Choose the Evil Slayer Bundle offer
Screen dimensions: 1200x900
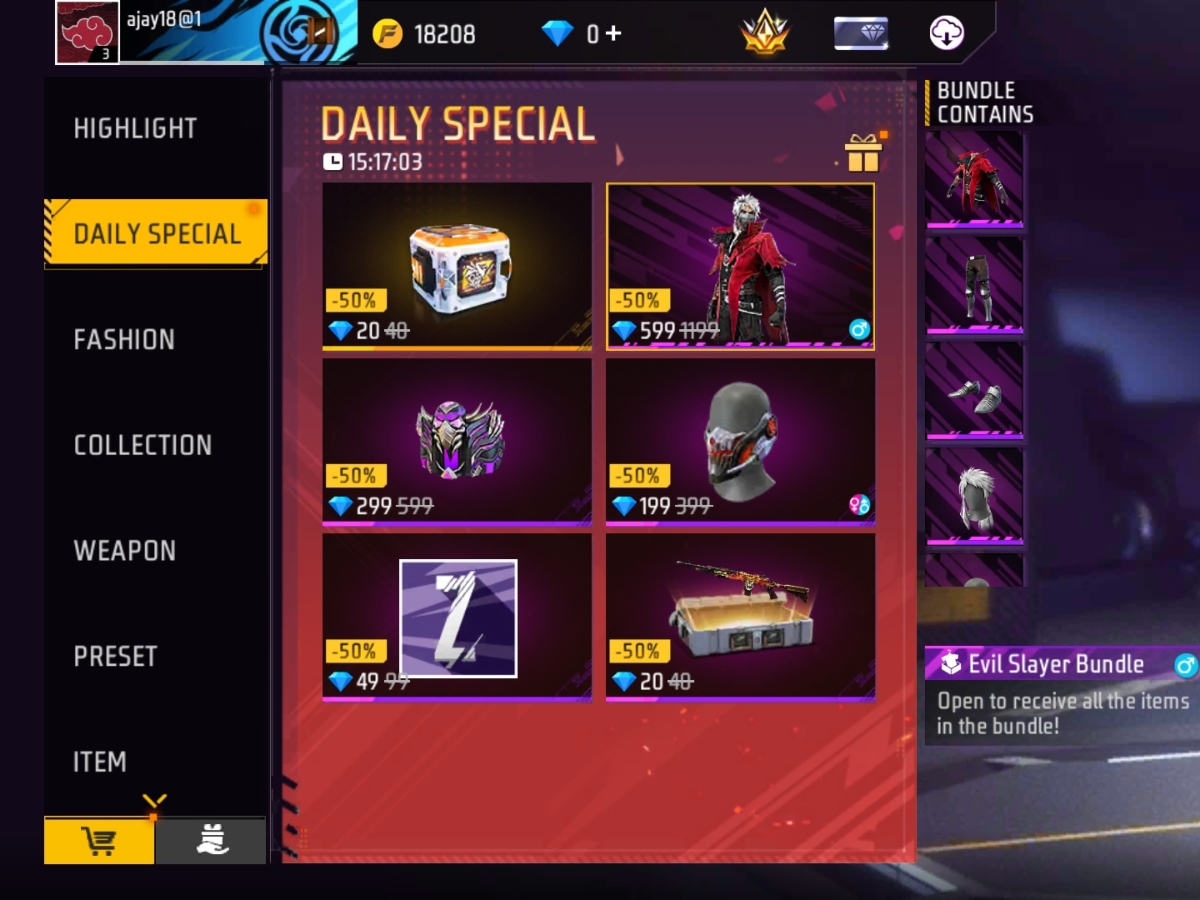(740, 266)
